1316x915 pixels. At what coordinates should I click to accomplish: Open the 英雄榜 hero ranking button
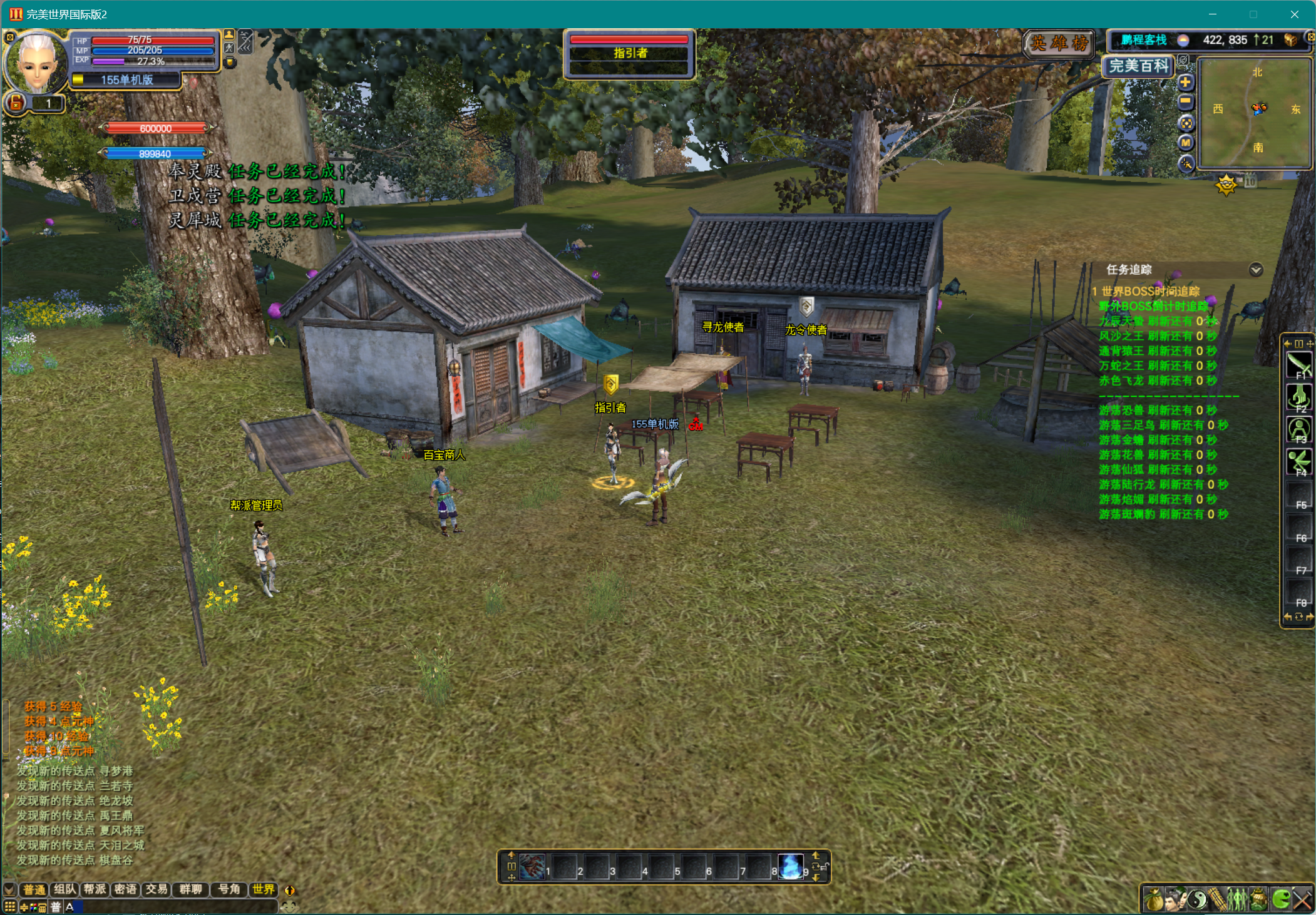tap(1059, 43)
